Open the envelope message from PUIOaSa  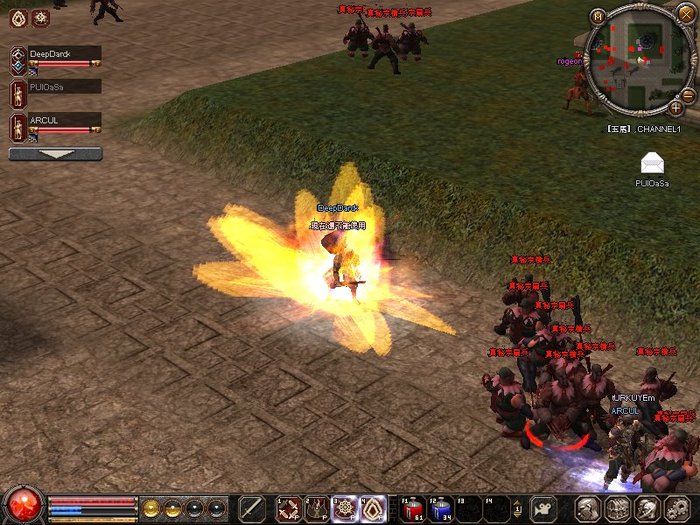[x=652, y=163]
